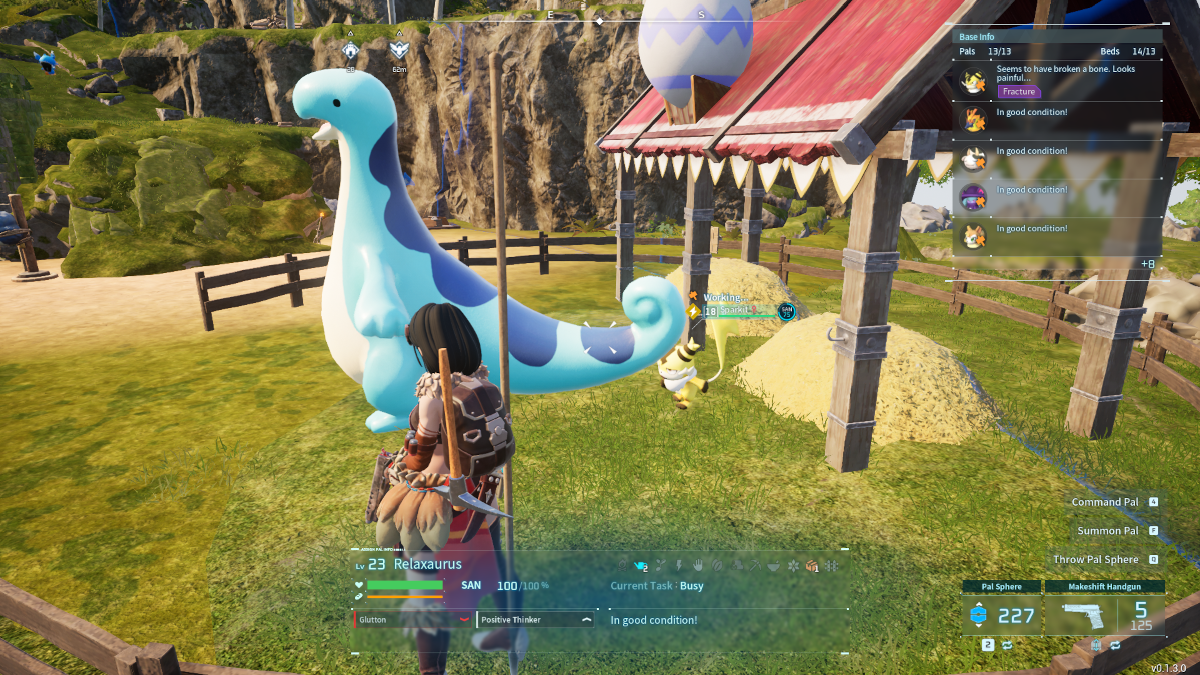Click the watering work suitability icon
The width and height of the screenshot is (1200, 675).
click(641, 566)
